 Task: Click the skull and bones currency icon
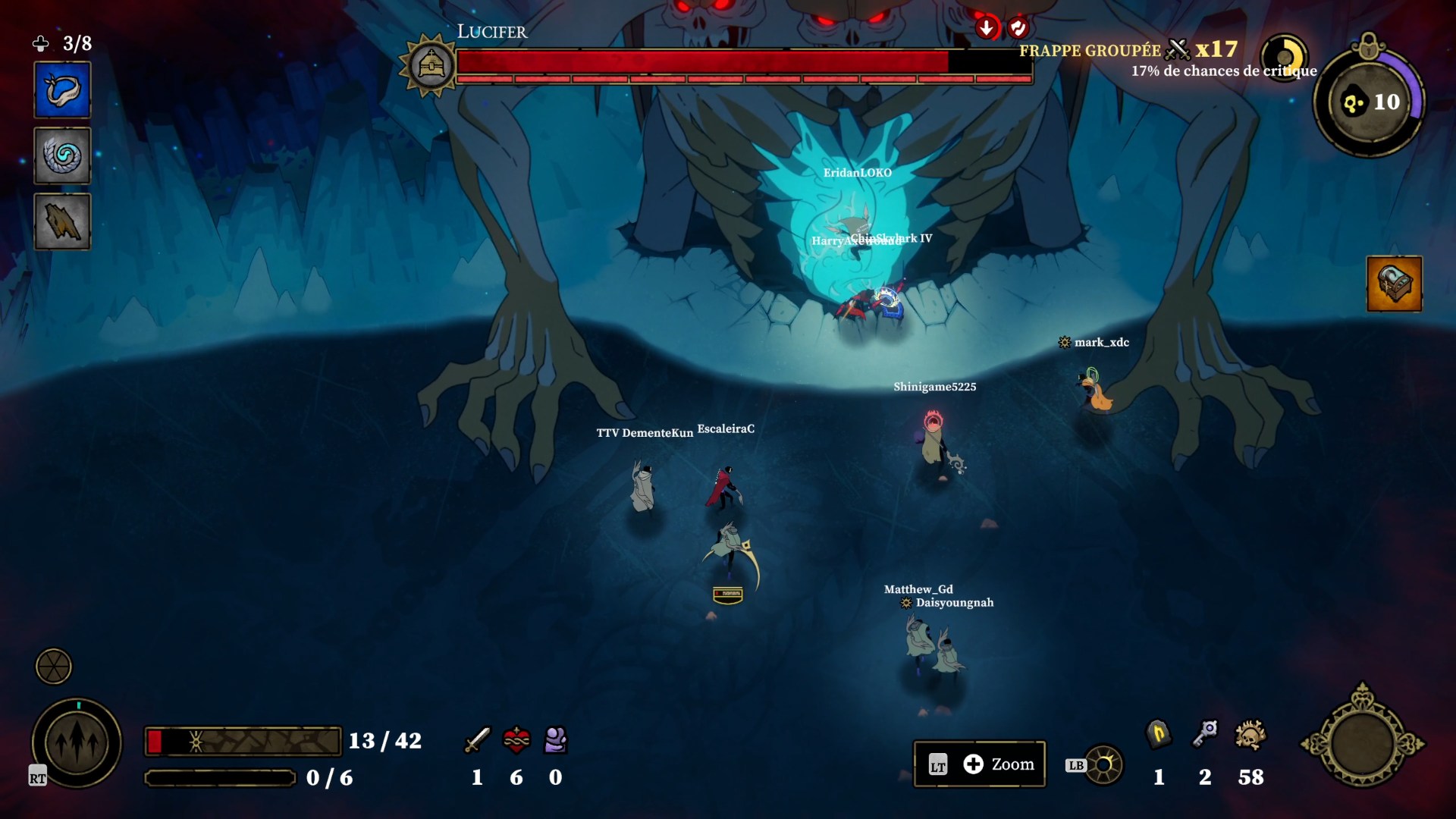click(1250, 735)
